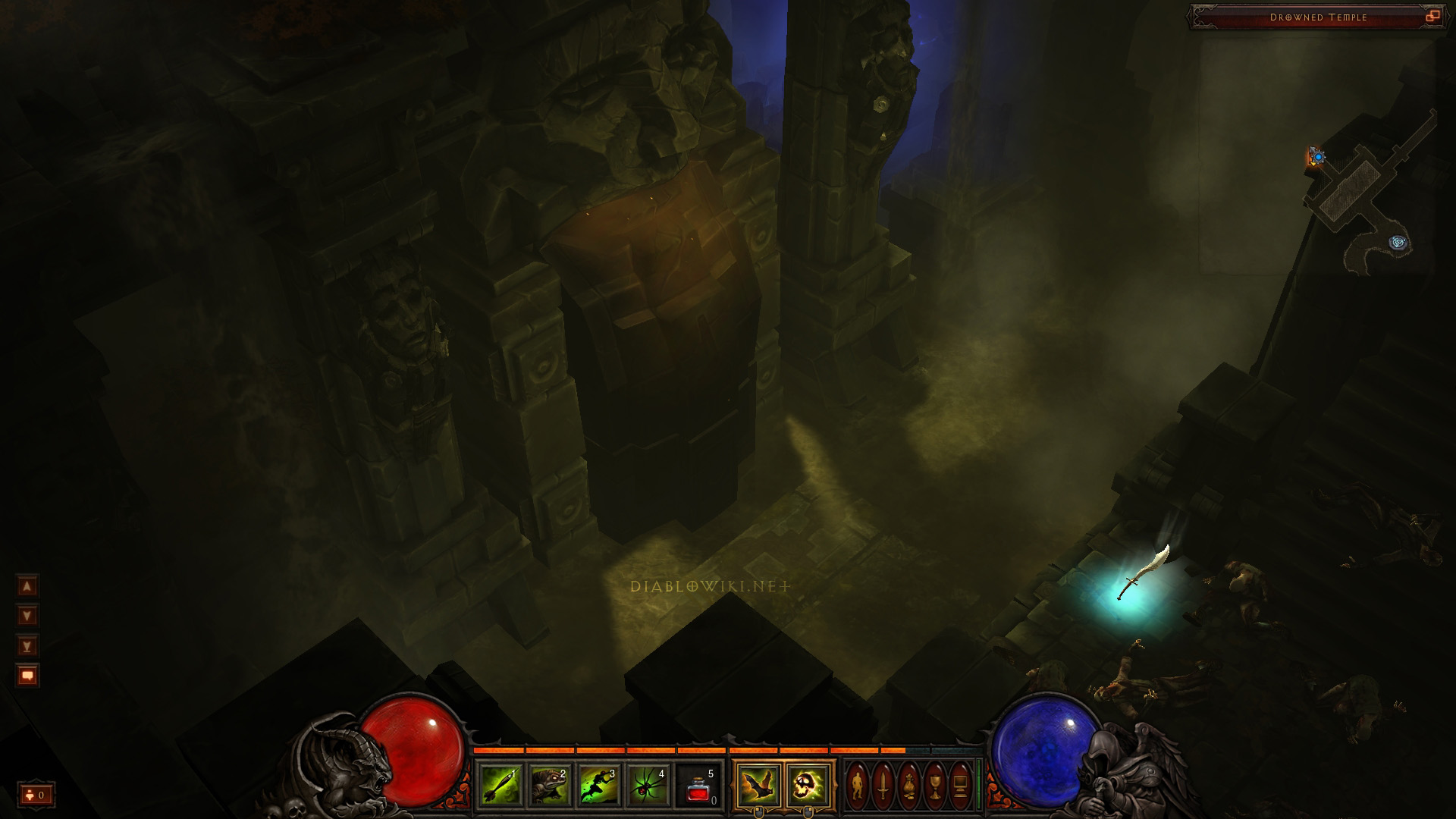Select the flaming skull skill on right mouse
This screenshot has width=1456, height=819.
tap(807, 786)
